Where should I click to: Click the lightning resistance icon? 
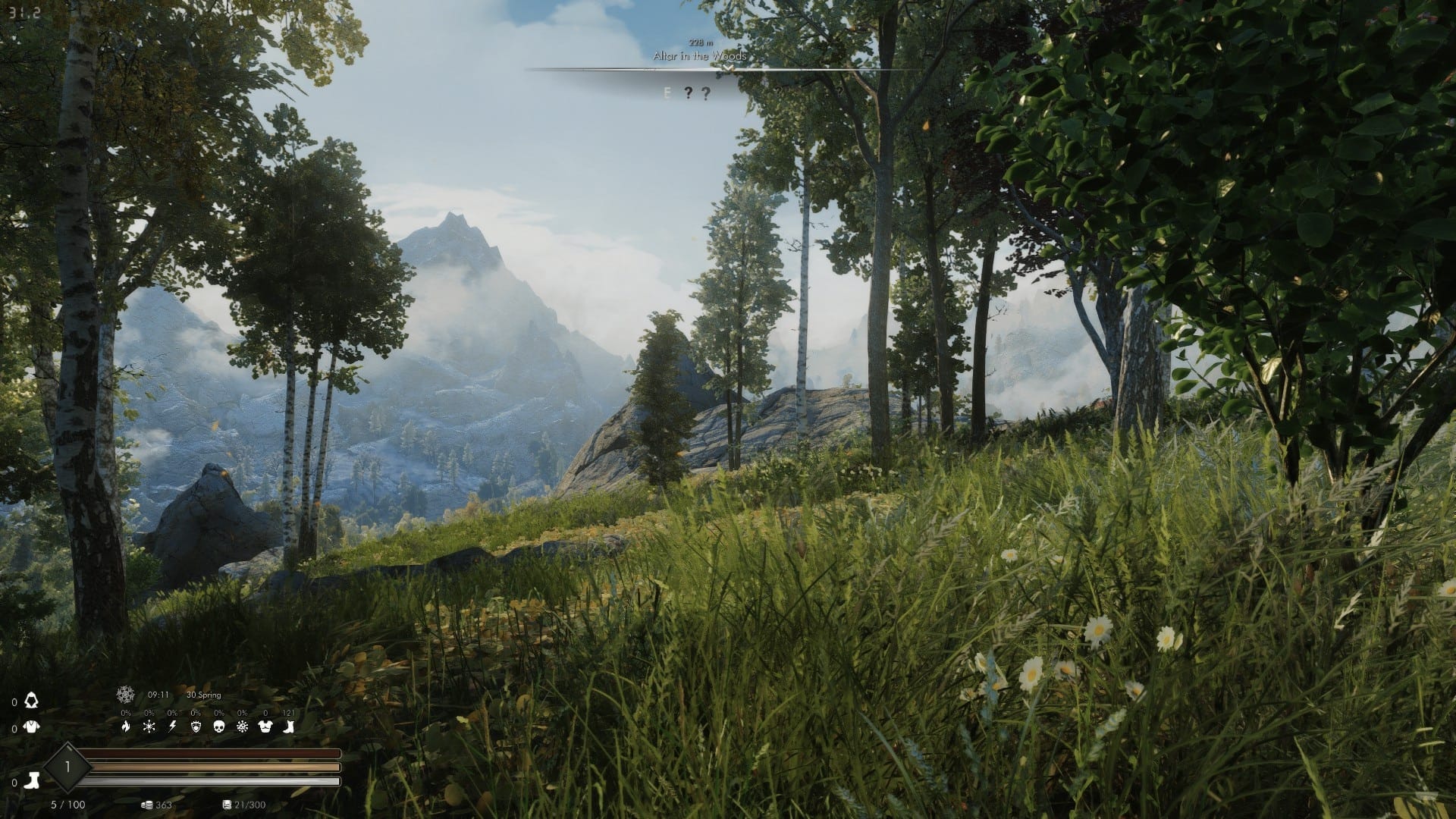click(x=172, y=727)
